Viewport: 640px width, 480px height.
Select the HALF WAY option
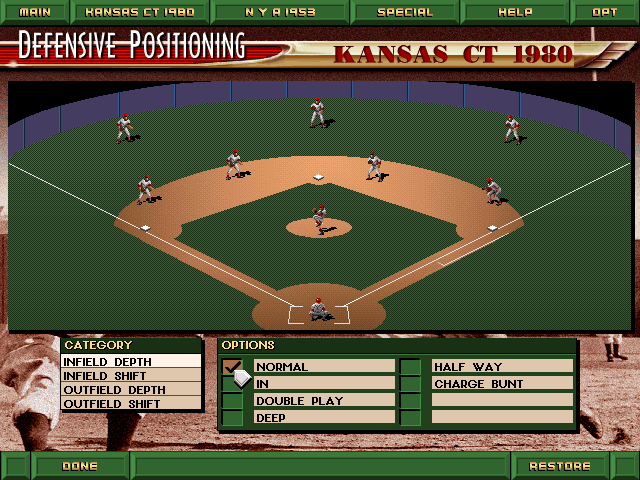tap(502, 367)
